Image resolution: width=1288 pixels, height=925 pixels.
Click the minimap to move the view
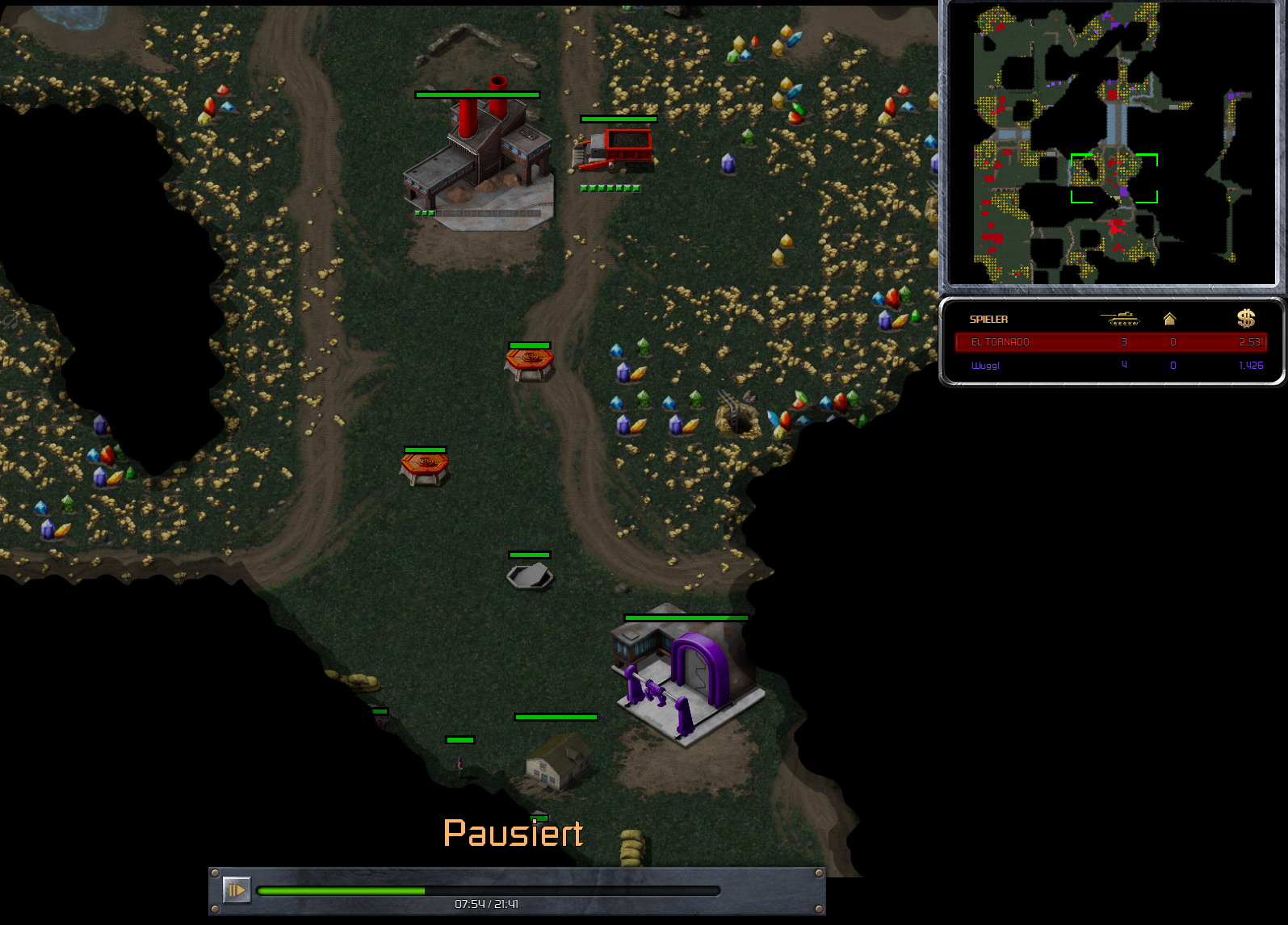(x=1111, y=144)
